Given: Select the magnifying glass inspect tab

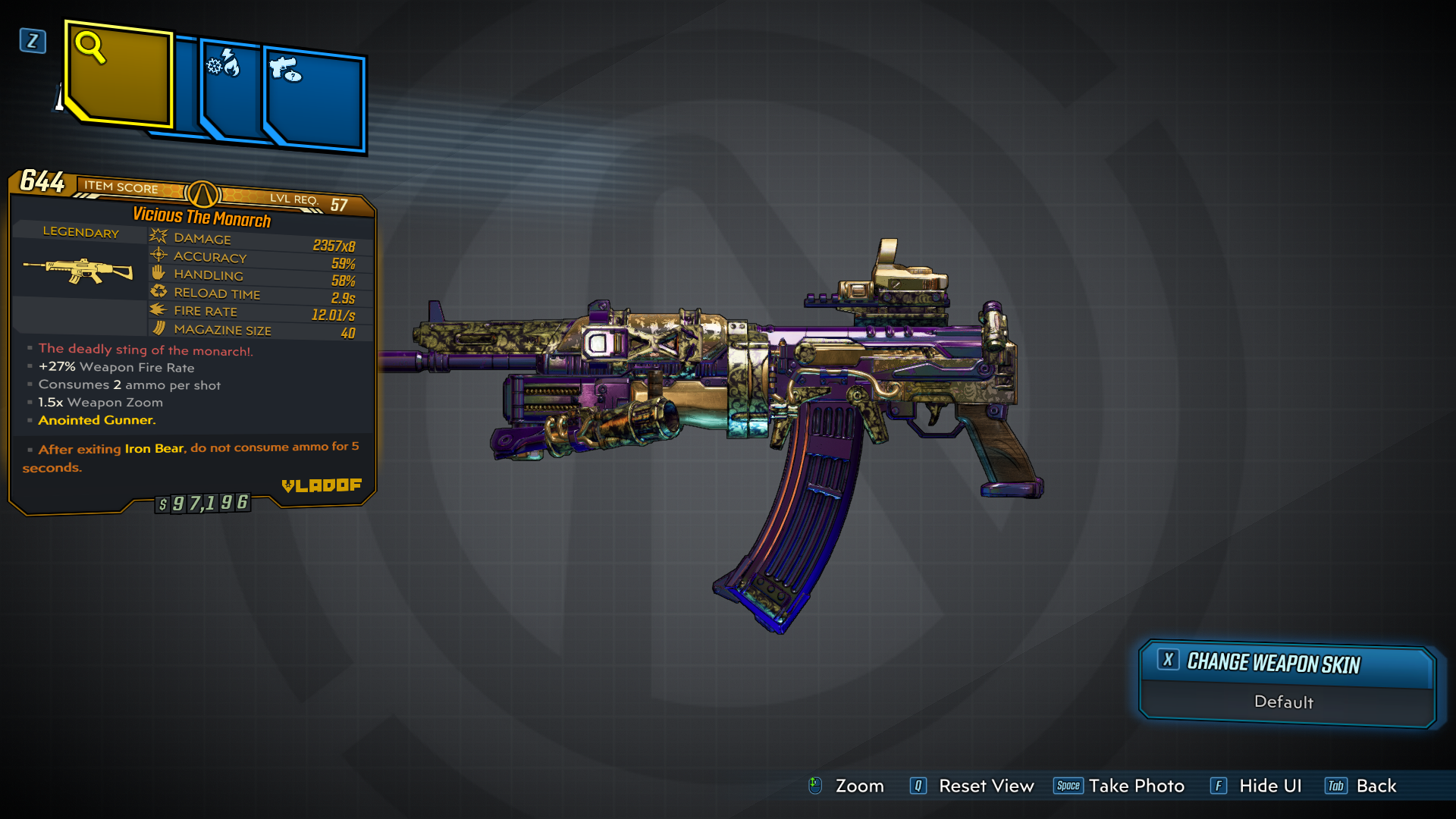Looking at the screenshot, I should coord(118,74).
